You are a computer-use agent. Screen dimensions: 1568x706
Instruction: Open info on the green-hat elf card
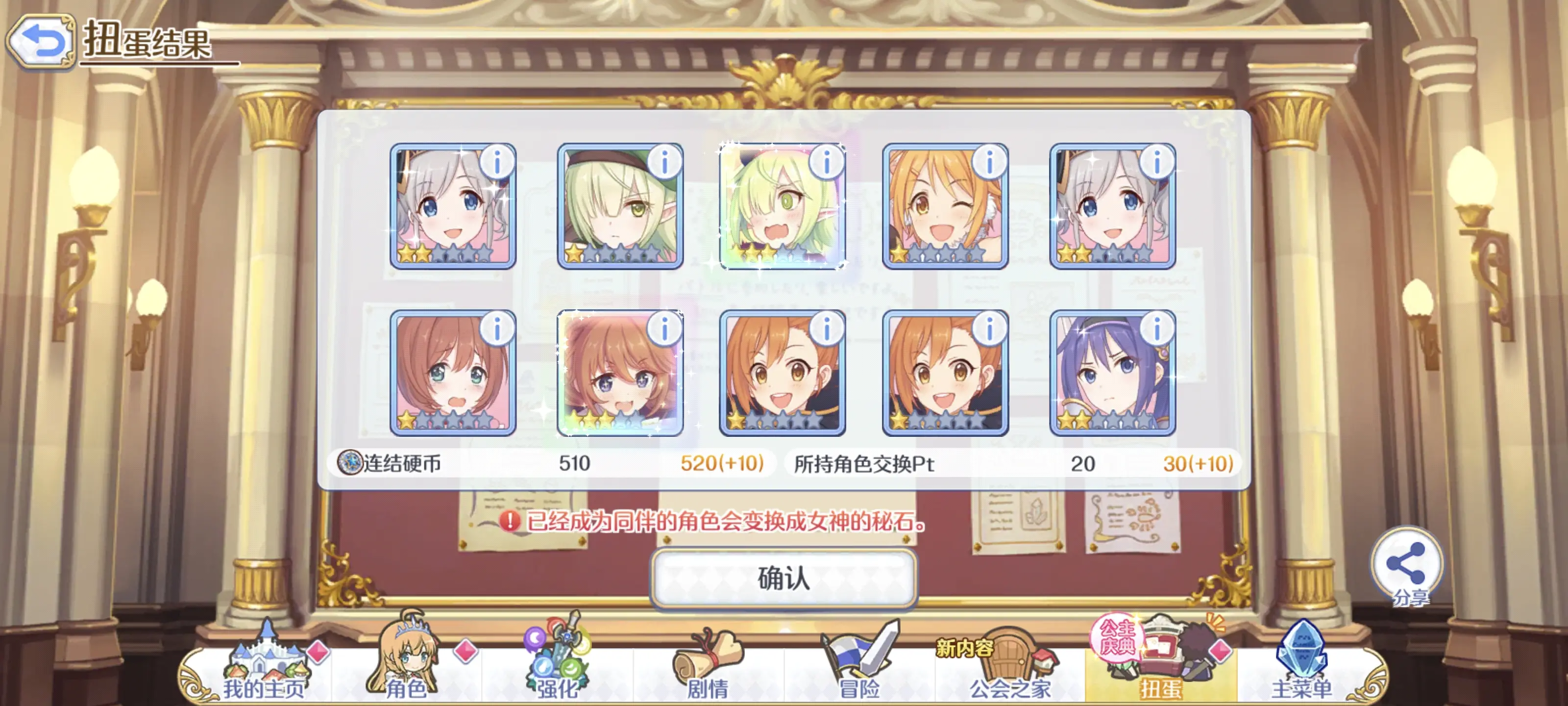[x=665, y=162]
